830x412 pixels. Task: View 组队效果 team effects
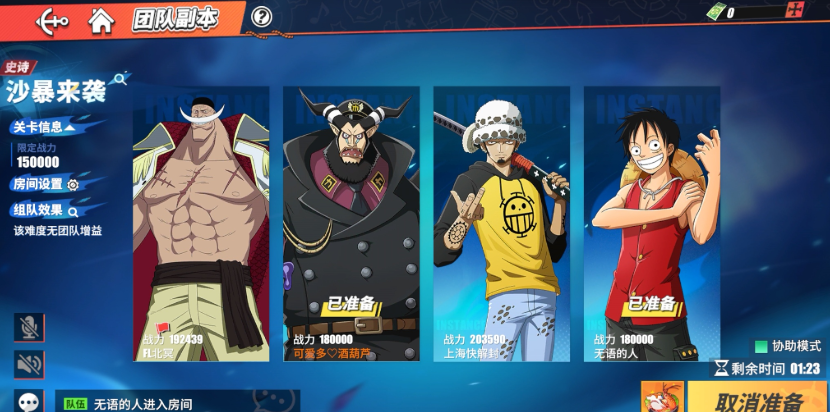click(x=45, y=210)
